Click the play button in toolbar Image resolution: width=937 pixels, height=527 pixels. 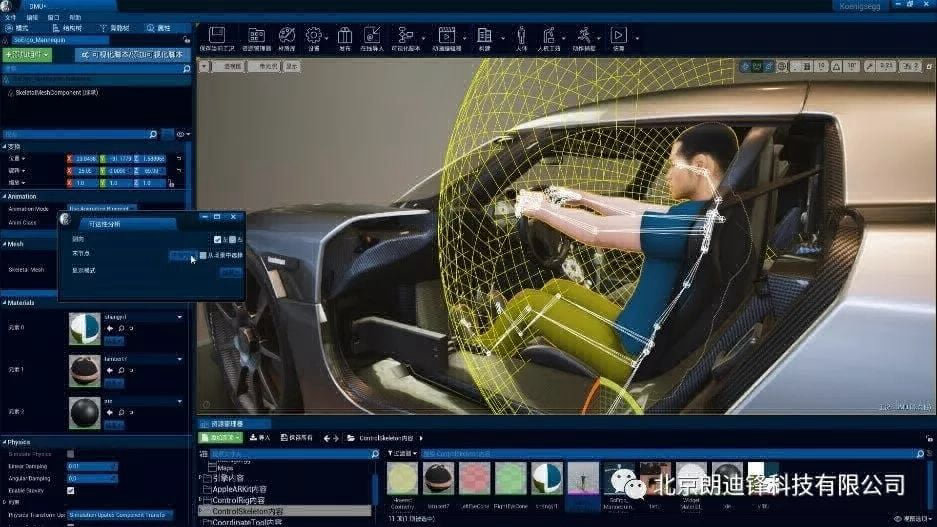[618, 37]
